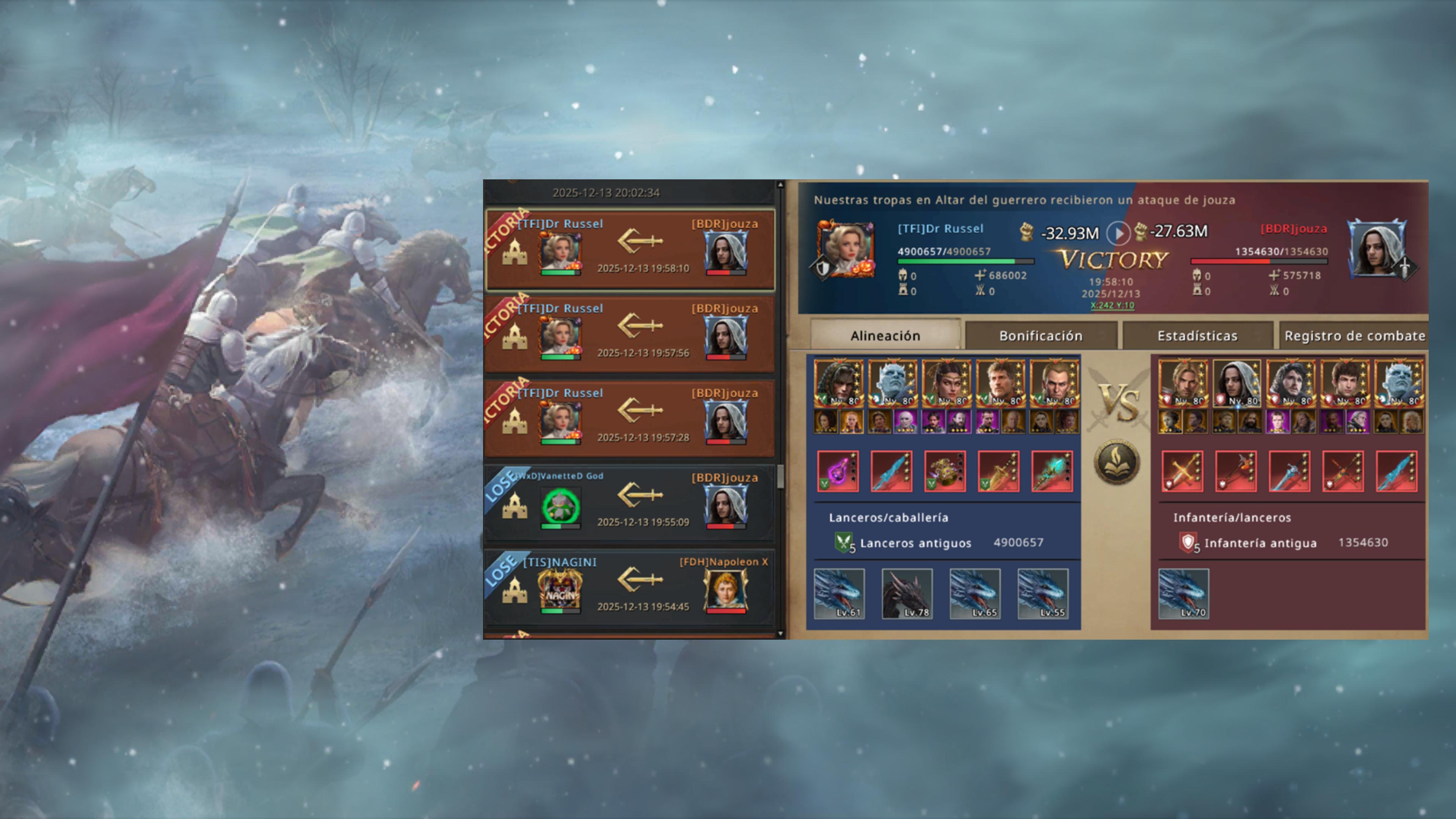Click the report list scroll-down arrow
Viewport: 1456px width, 819px height.
pos(781,634)
